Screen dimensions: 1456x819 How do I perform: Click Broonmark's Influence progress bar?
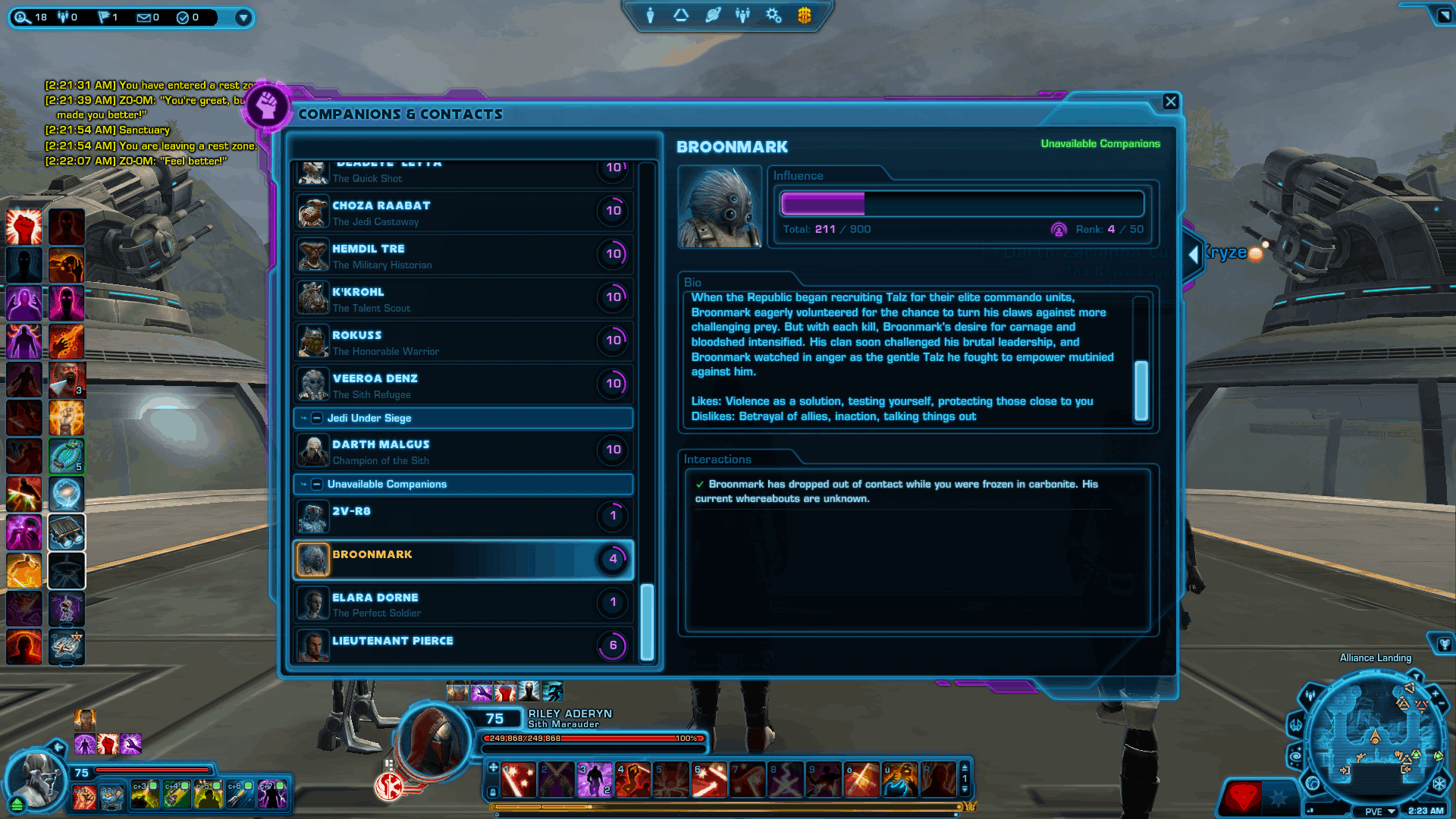pos(962,203)
